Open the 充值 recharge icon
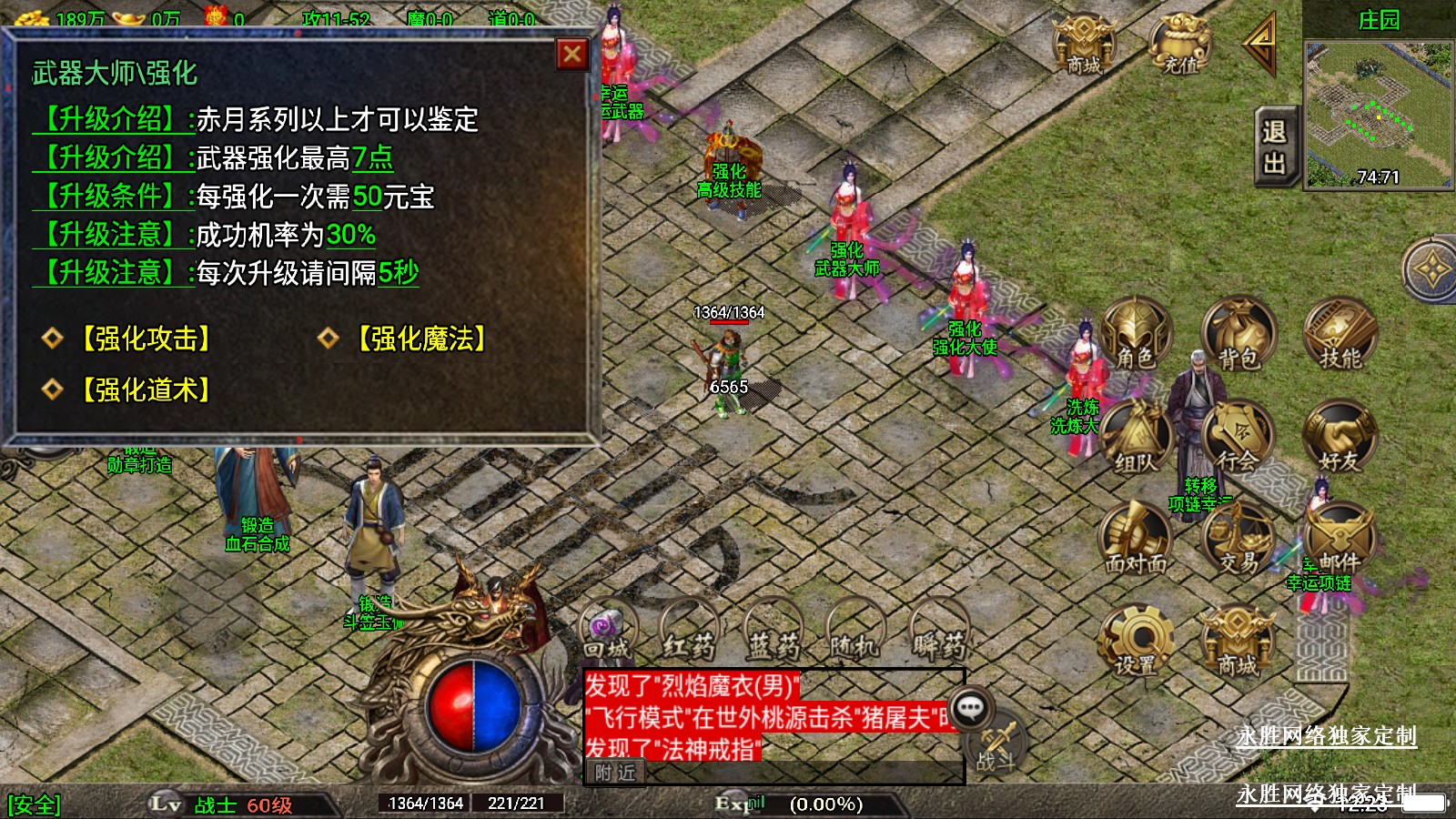1456x819 pixels. (x=1180, y=45)
